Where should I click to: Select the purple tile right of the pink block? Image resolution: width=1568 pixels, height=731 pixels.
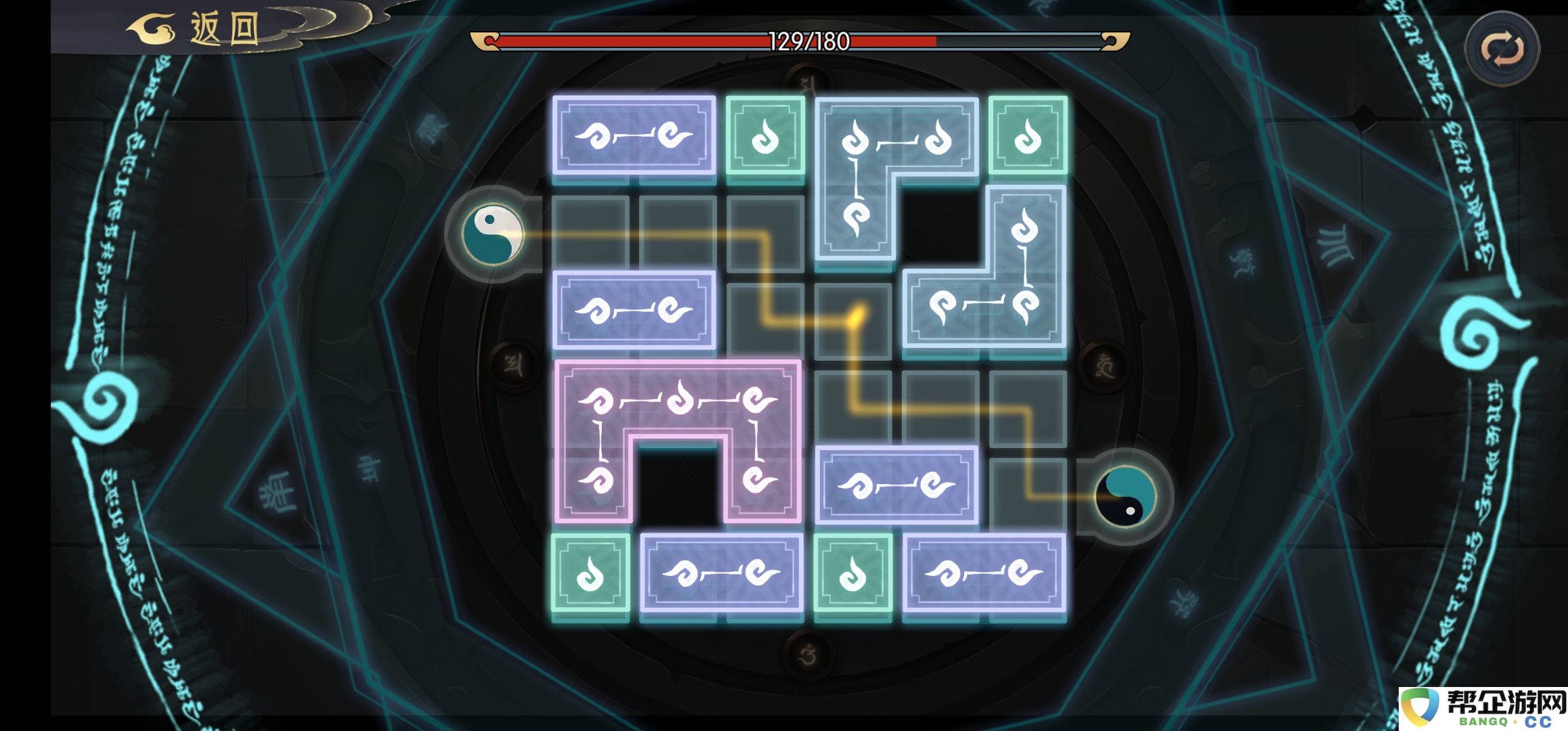896,485
